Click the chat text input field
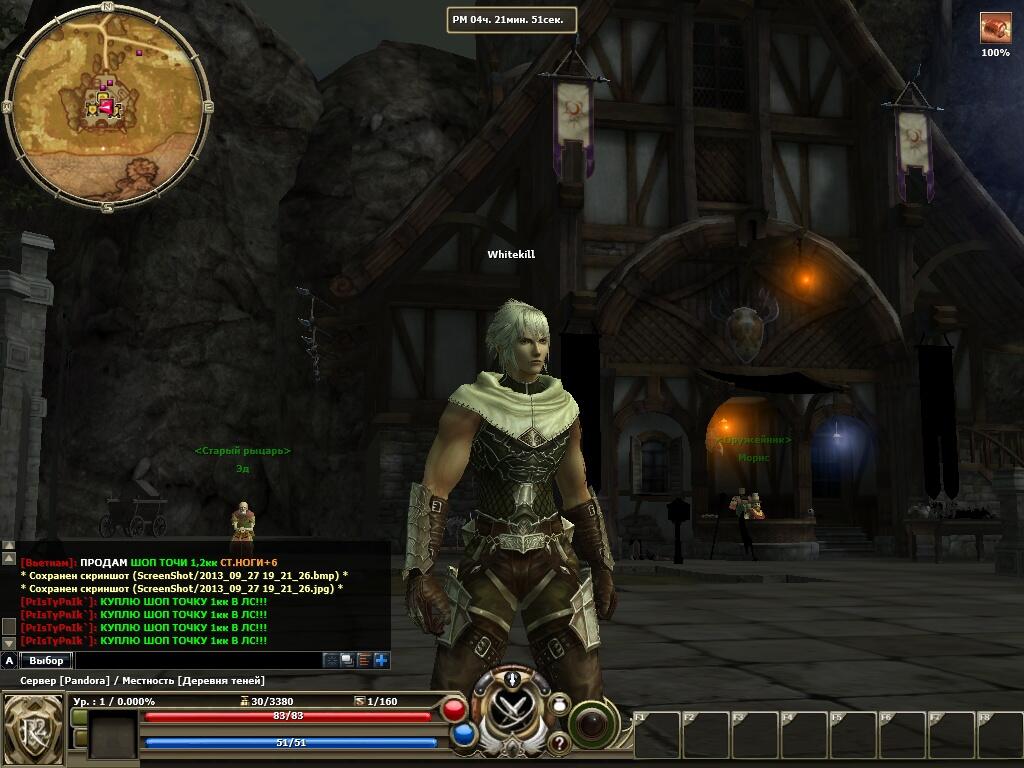1024x768 pixels. 198,660
